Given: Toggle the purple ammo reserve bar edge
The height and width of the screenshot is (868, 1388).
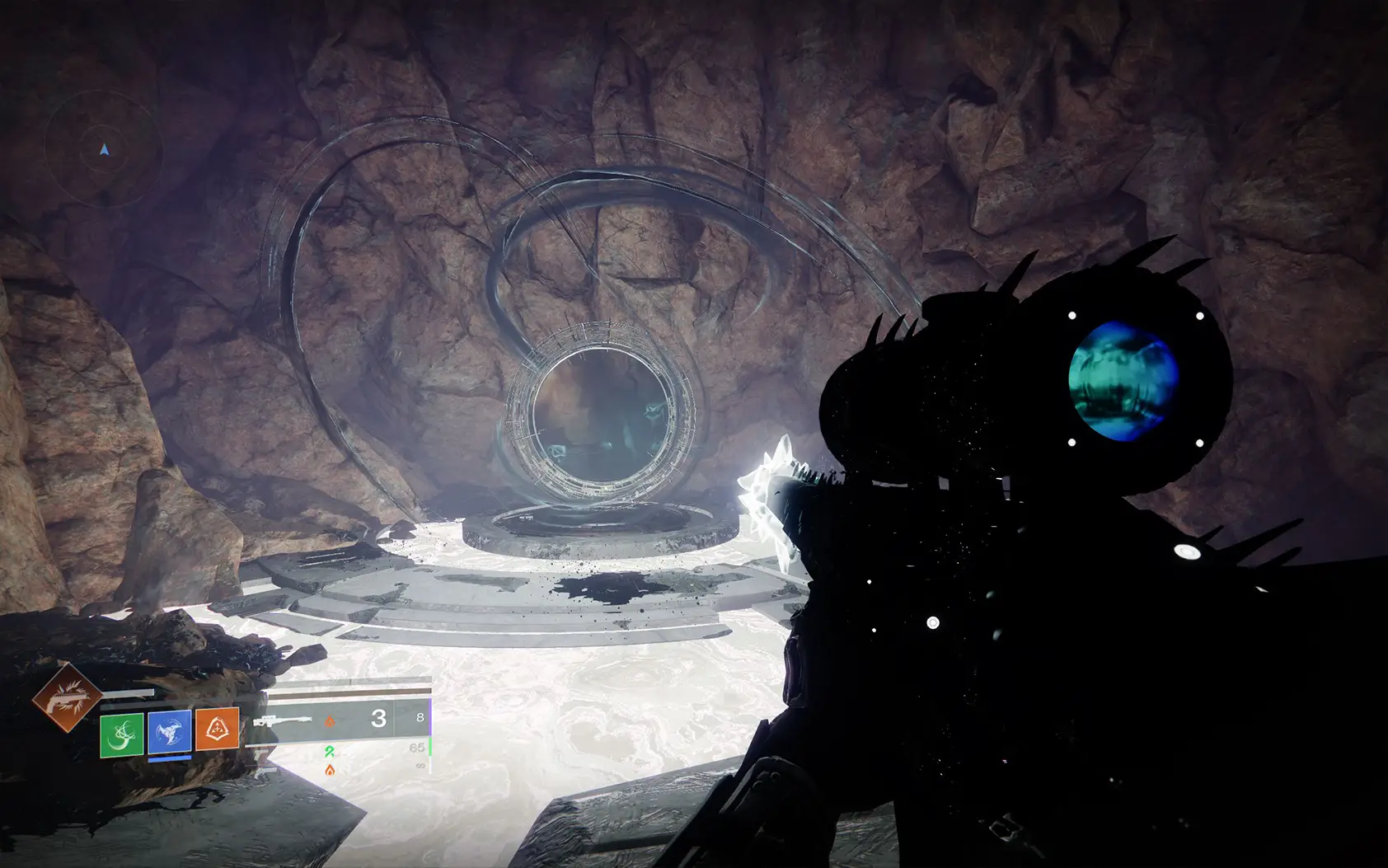Looking at the screenshot, I should [x=429, y=715].
